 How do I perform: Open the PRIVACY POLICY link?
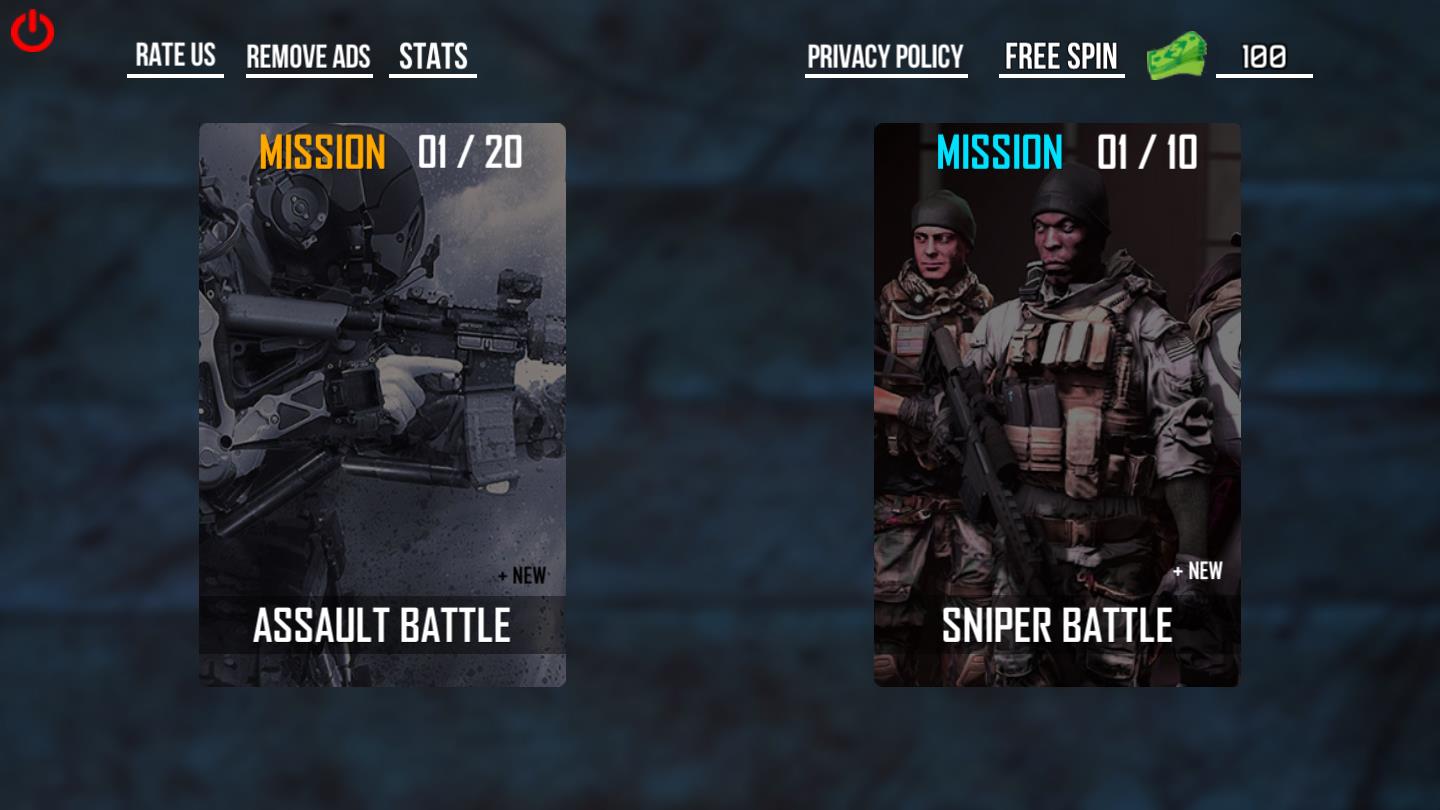pos(886,57)
